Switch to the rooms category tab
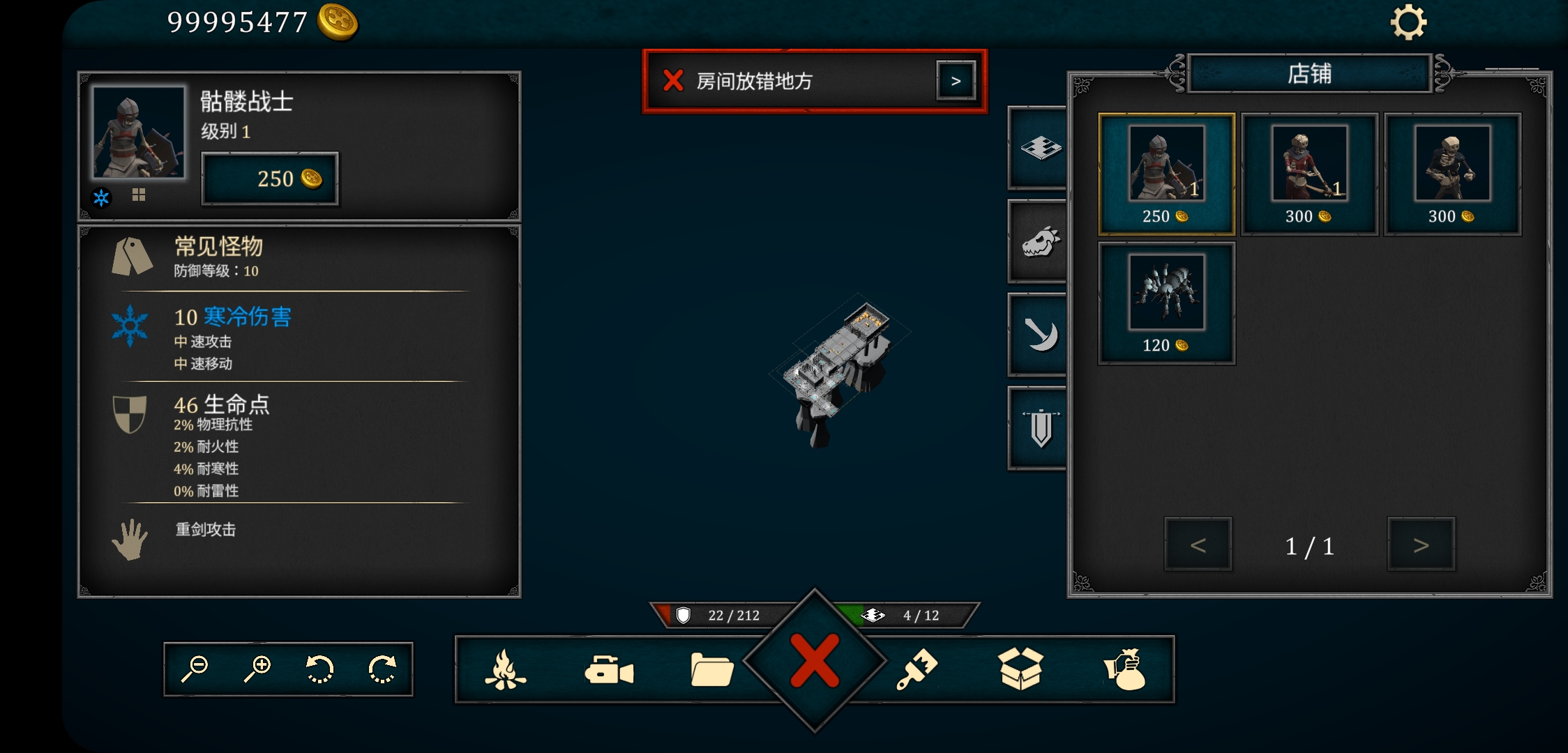 (1039, 148)
